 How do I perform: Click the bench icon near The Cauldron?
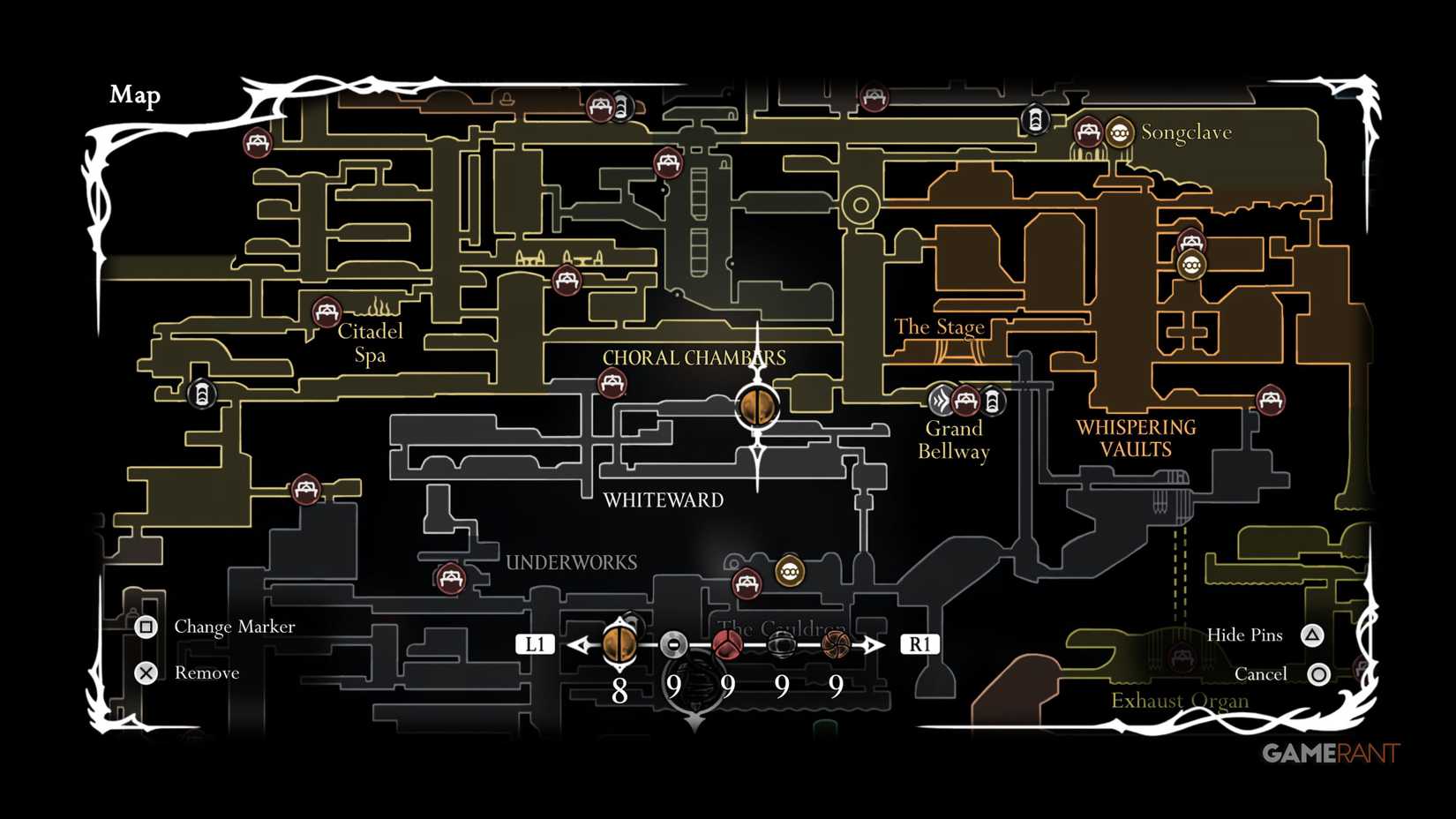(746, 583)
